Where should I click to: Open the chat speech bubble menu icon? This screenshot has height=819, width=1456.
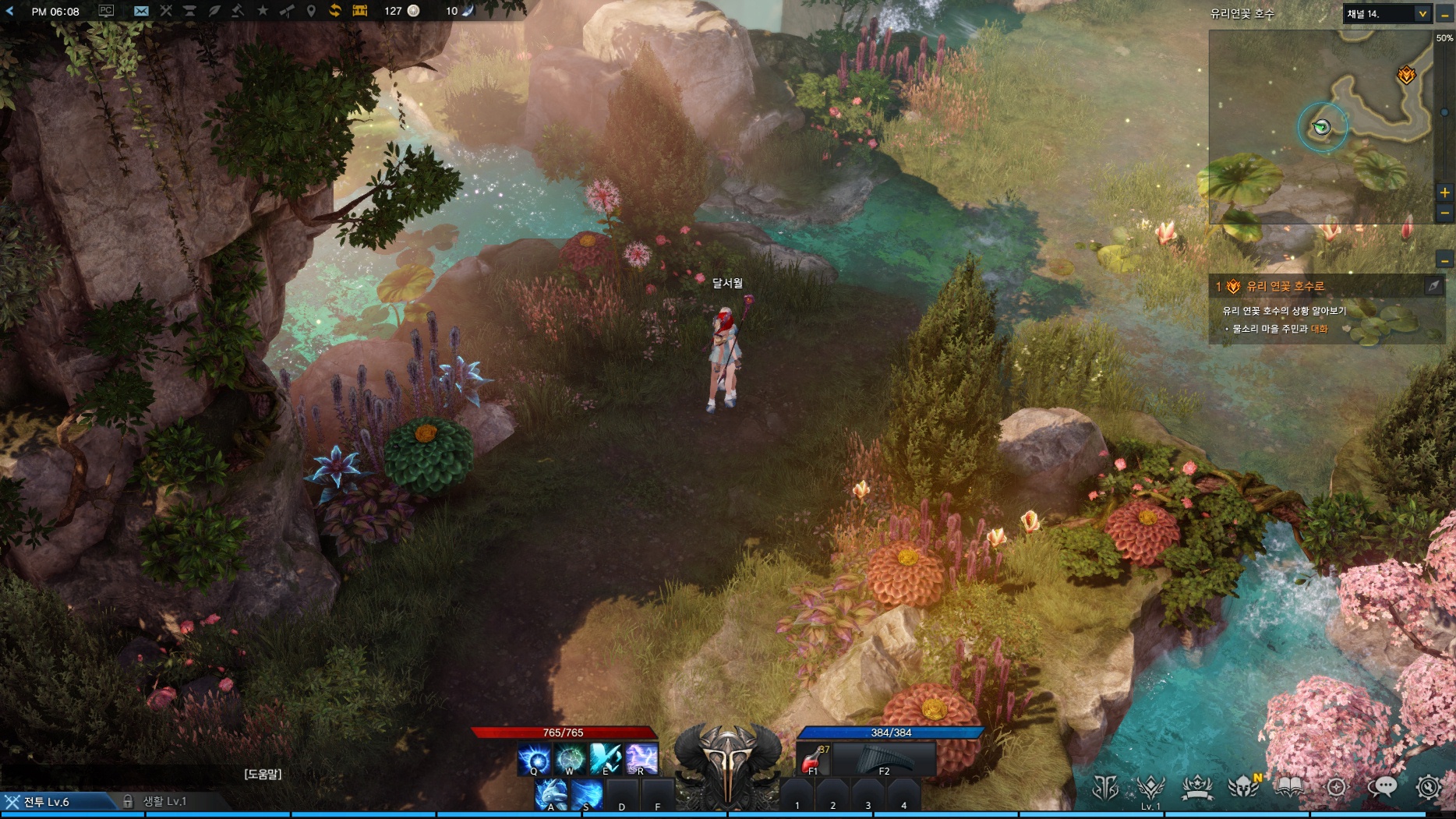(x=1382, y=788)
